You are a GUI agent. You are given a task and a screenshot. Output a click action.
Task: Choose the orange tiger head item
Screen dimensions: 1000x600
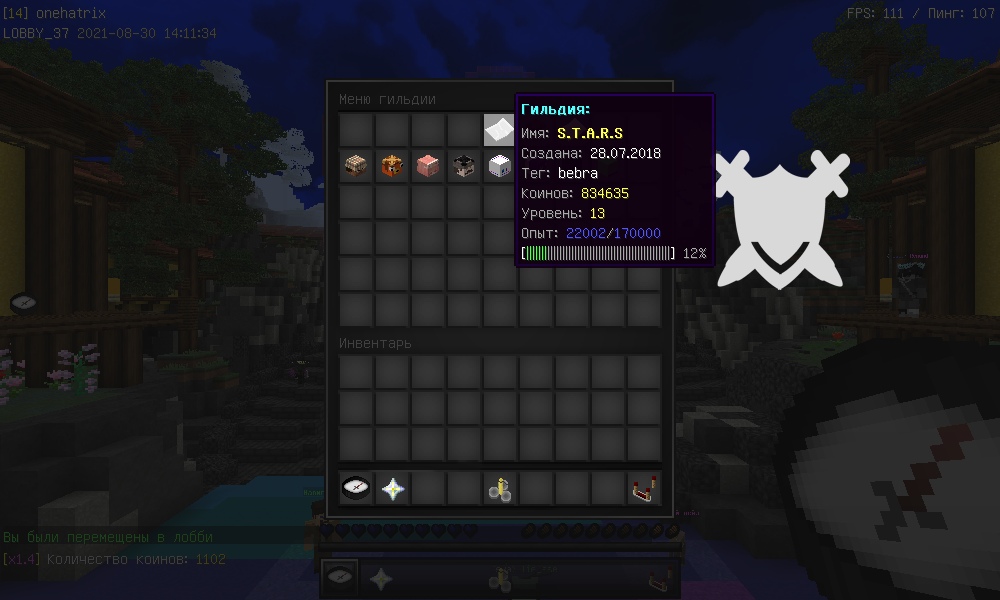393,166
